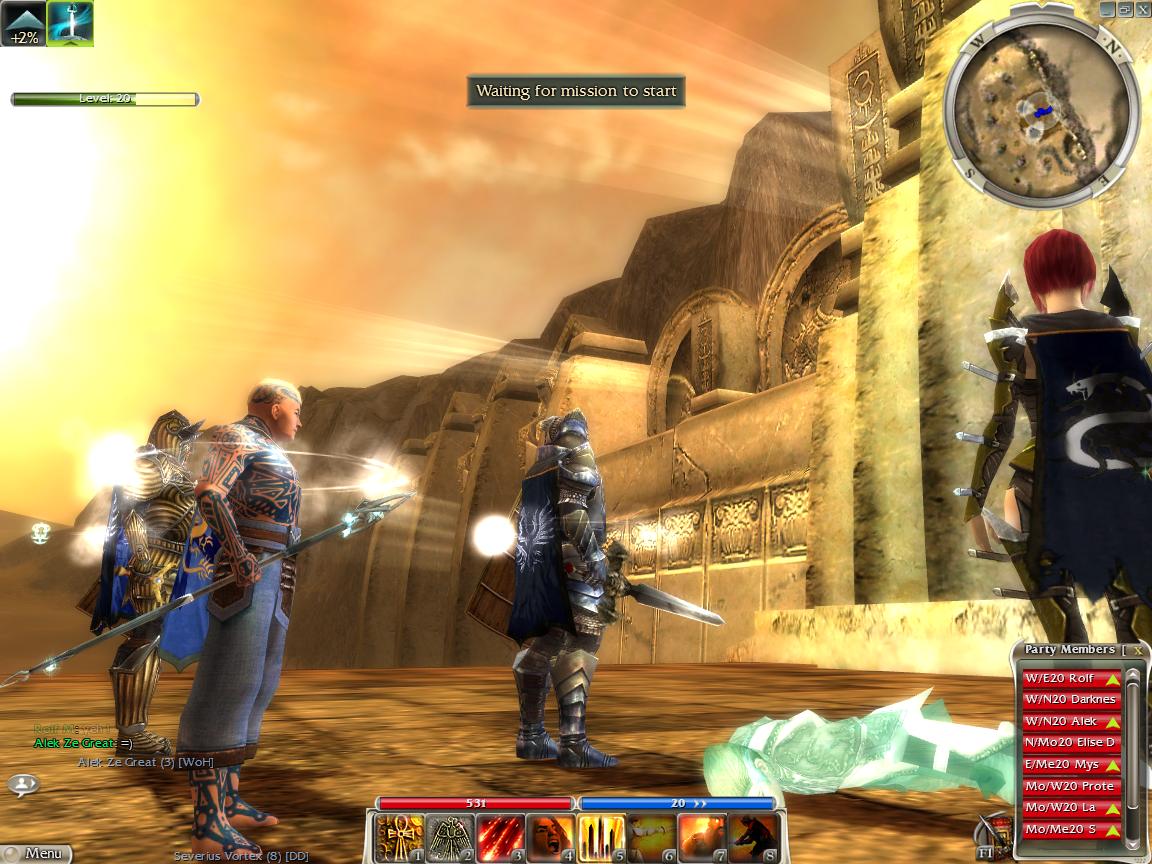Activate the screaming face skill

(551, 838)
